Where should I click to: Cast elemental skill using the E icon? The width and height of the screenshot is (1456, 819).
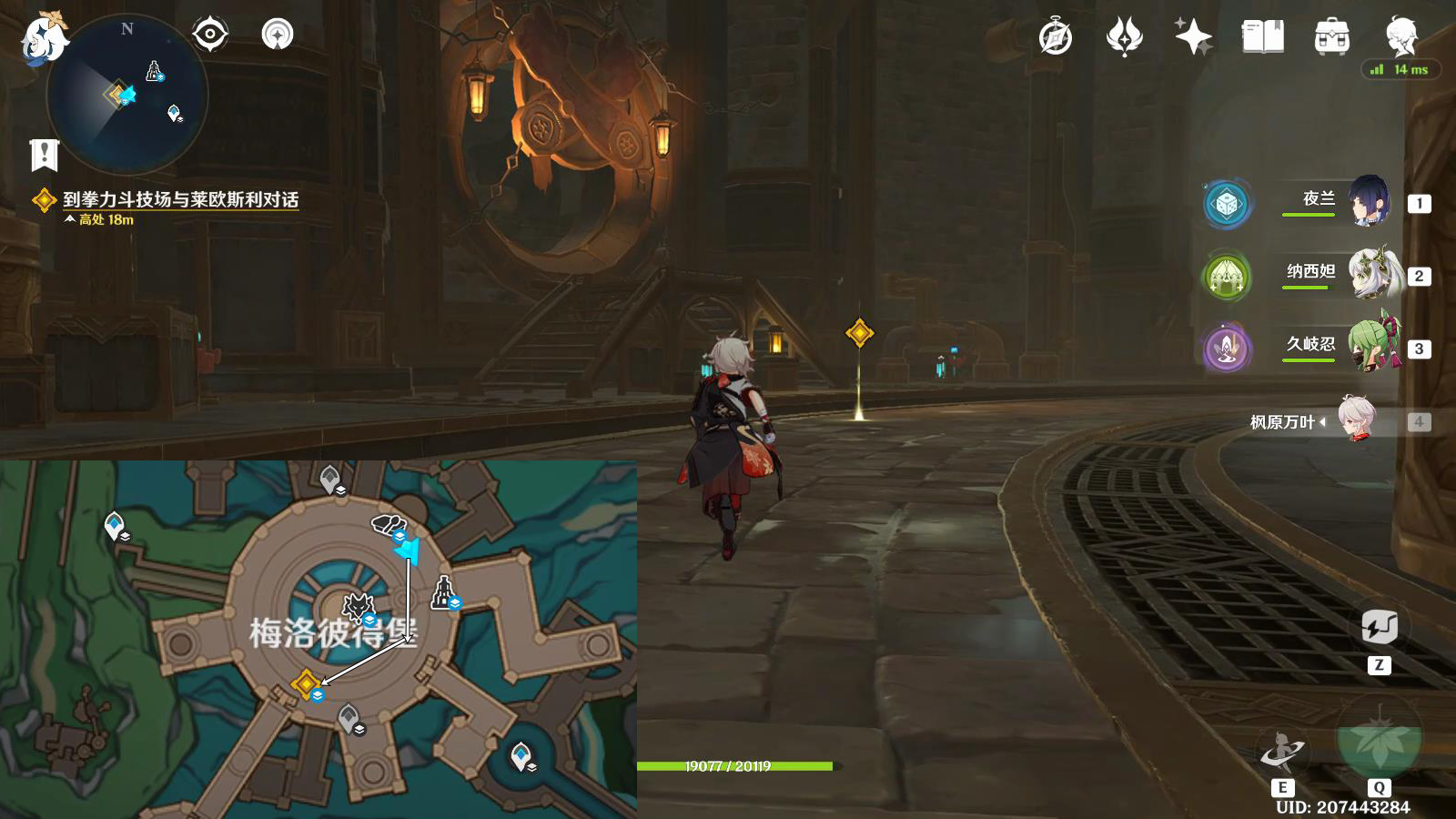point(1285,748)
